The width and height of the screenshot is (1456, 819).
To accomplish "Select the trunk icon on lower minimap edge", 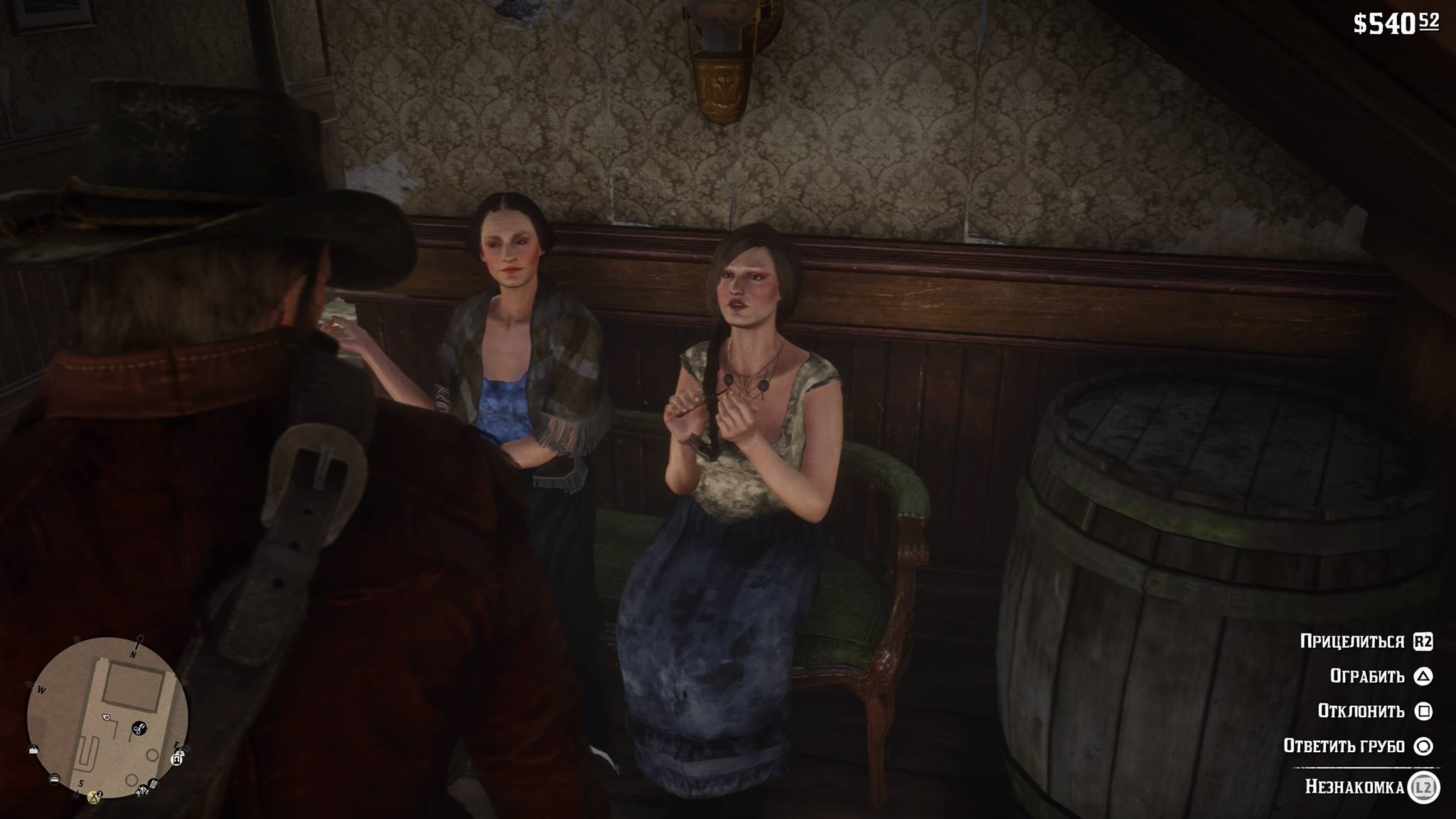I will pyautogui.click(x=55, y=778).
